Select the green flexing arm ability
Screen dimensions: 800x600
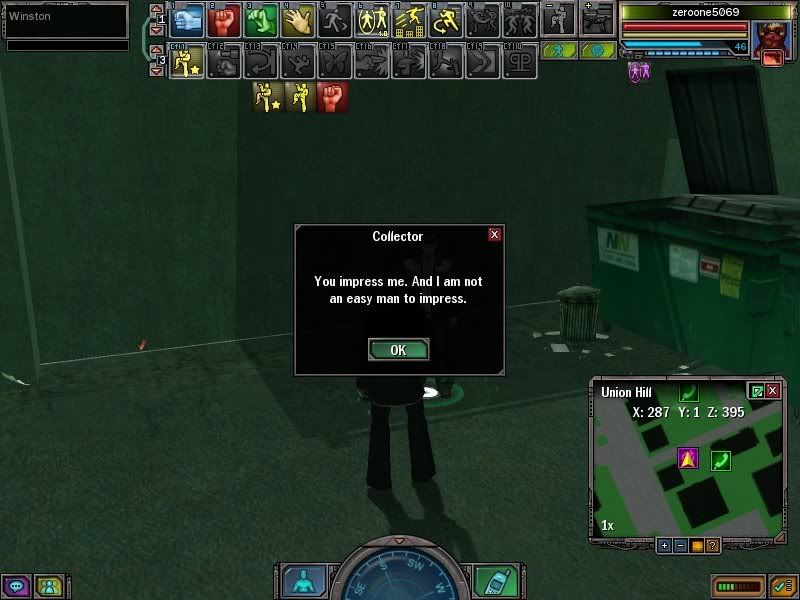(260, 20)
